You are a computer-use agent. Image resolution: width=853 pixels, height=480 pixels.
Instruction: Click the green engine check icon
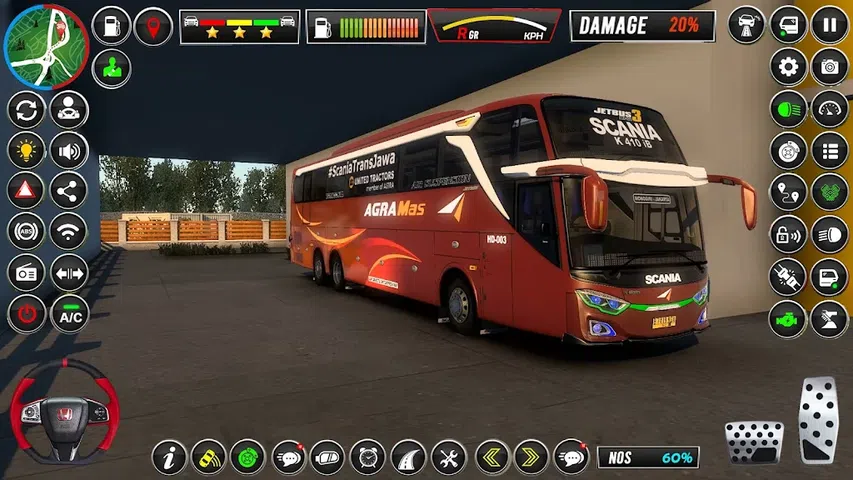[788, 318]
